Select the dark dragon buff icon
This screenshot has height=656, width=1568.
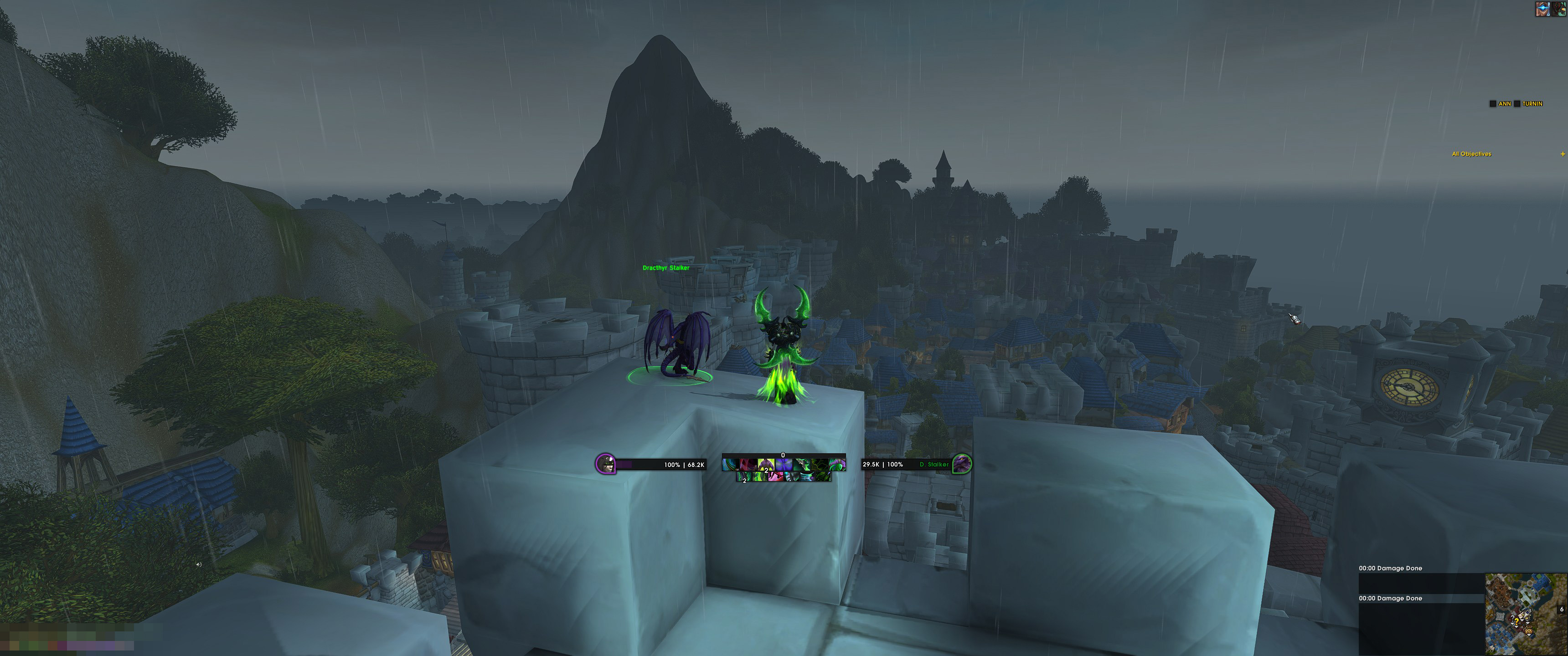coord(1559,9)
